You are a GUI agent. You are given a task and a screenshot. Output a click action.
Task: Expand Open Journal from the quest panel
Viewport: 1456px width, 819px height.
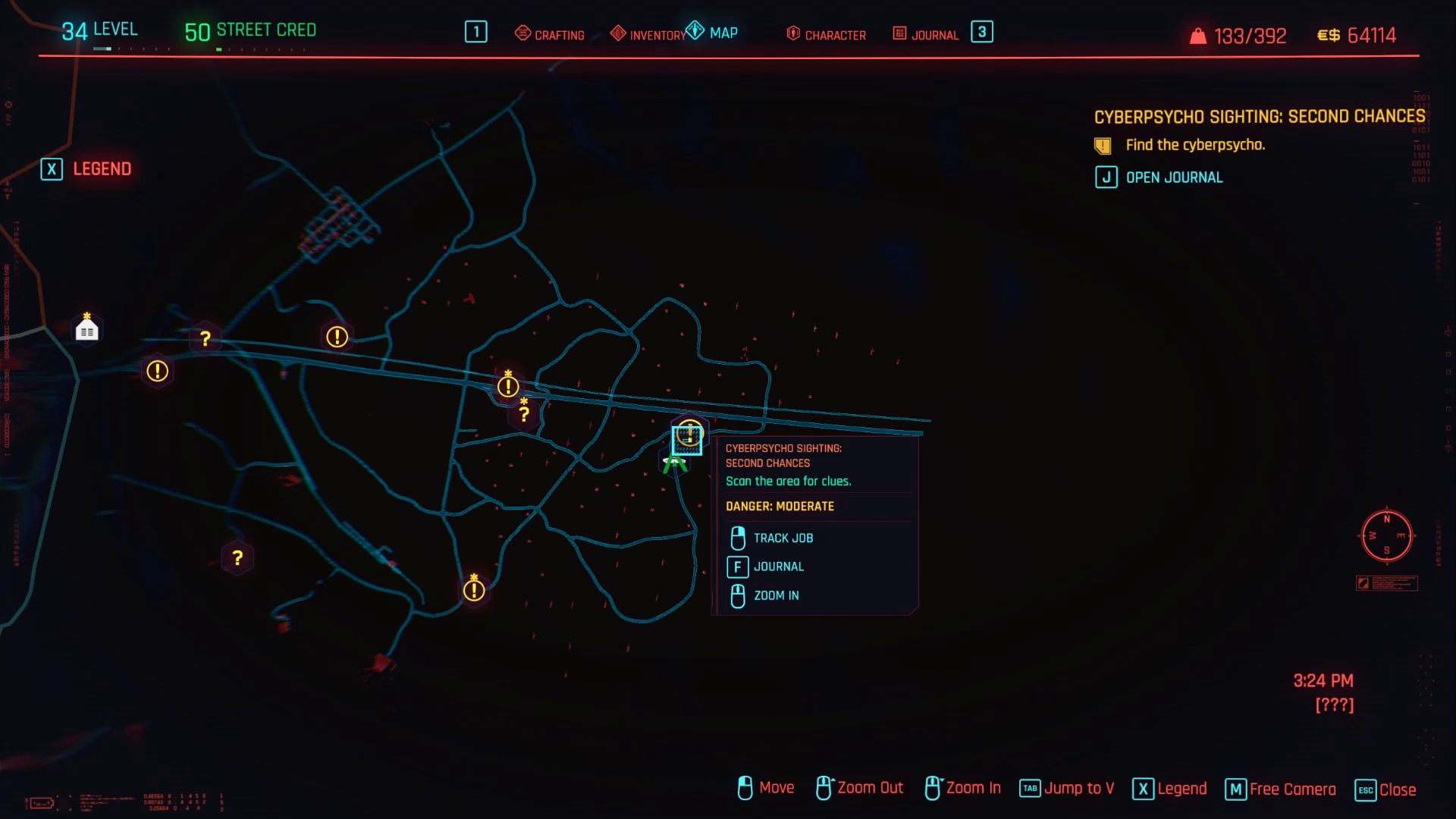(x=1173, y=177)
